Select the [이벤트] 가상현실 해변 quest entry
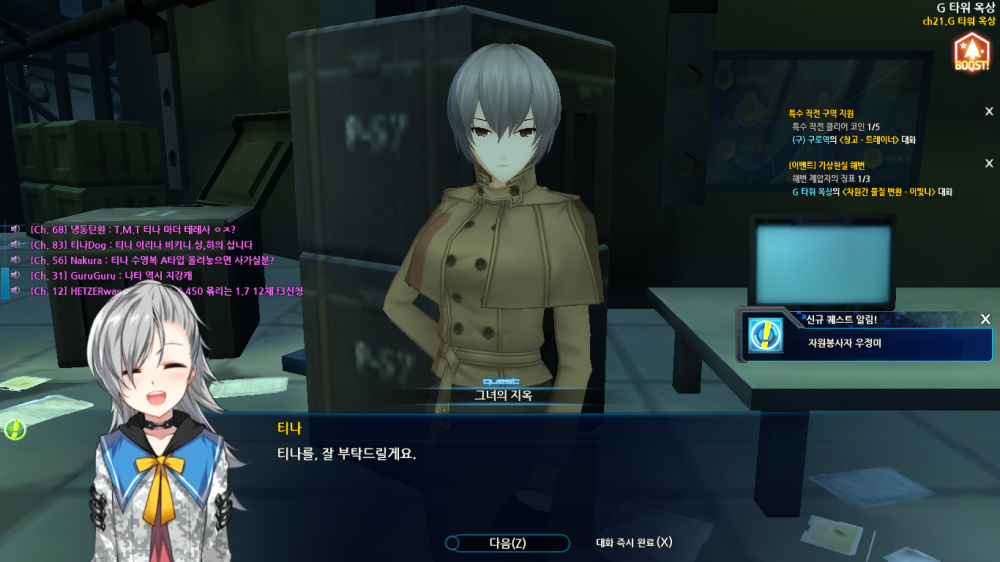 (826, 165)
